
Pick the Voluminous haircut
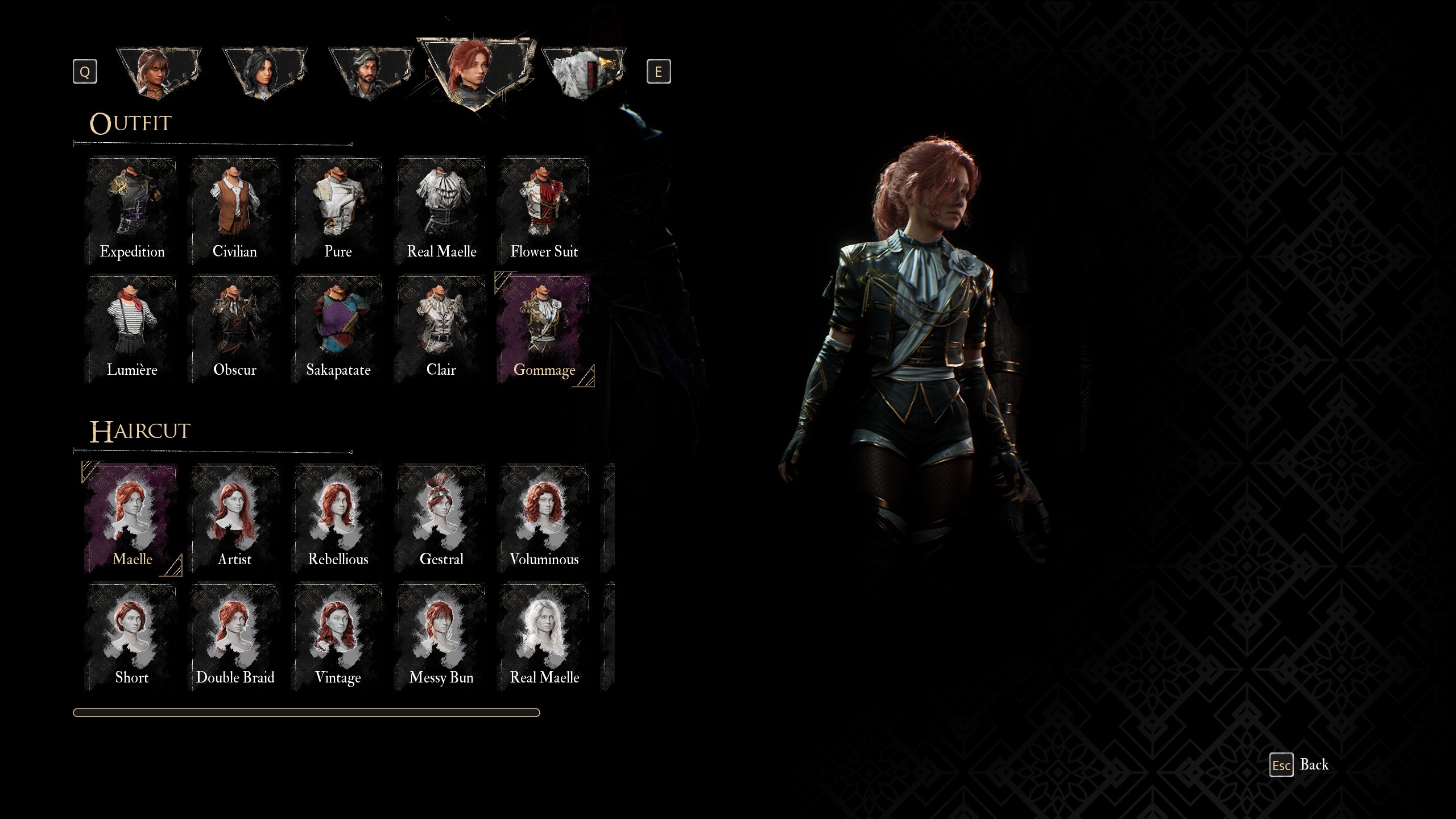[x=544, y=518]
